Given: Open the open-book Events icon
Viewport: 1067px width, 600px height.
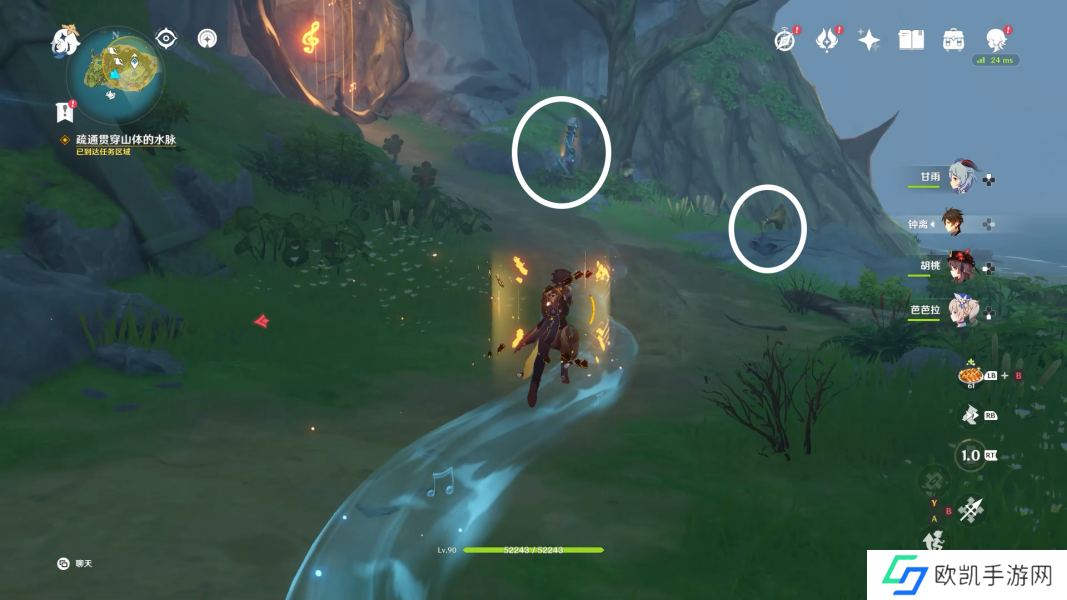Looking at the screenshot, I should tap(911, 40).
